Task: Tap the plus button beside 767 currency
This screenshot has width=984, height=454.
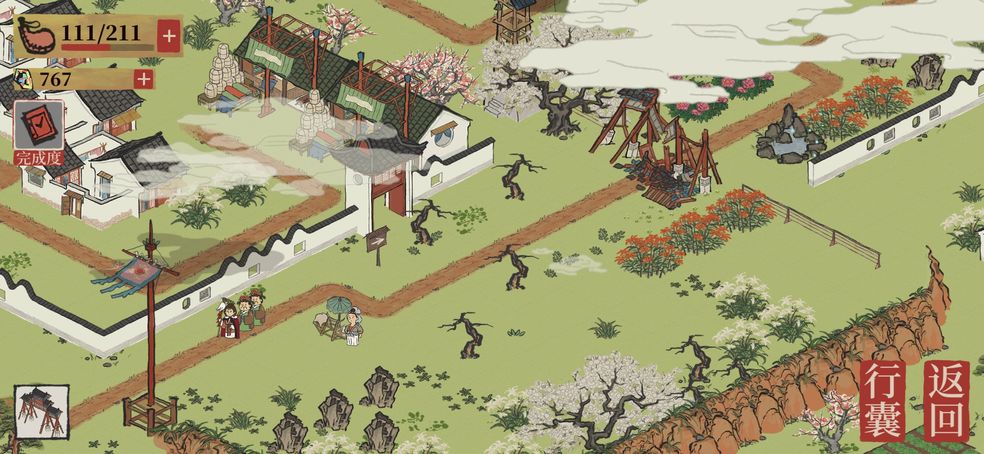Action: click(x=144, y=79)
